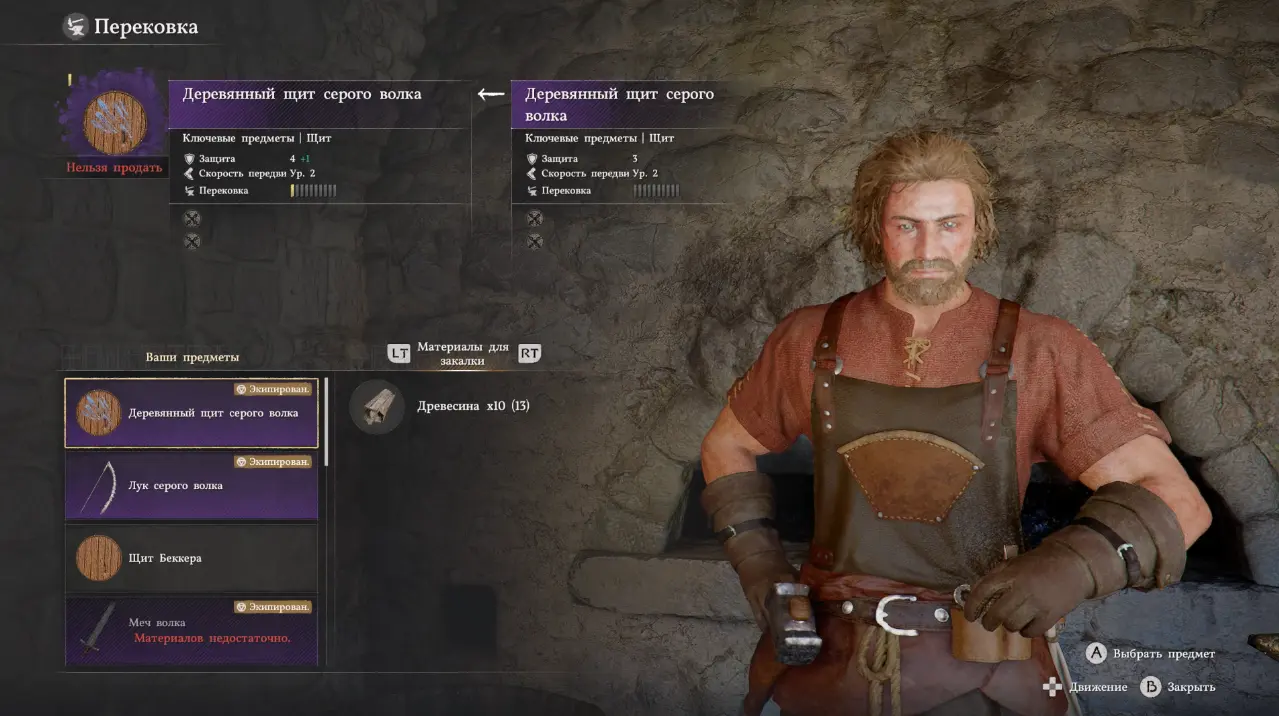Screen dimensions: 1279x716
Task: Click the Древесина x10 material entry
Action: point(440,407)
